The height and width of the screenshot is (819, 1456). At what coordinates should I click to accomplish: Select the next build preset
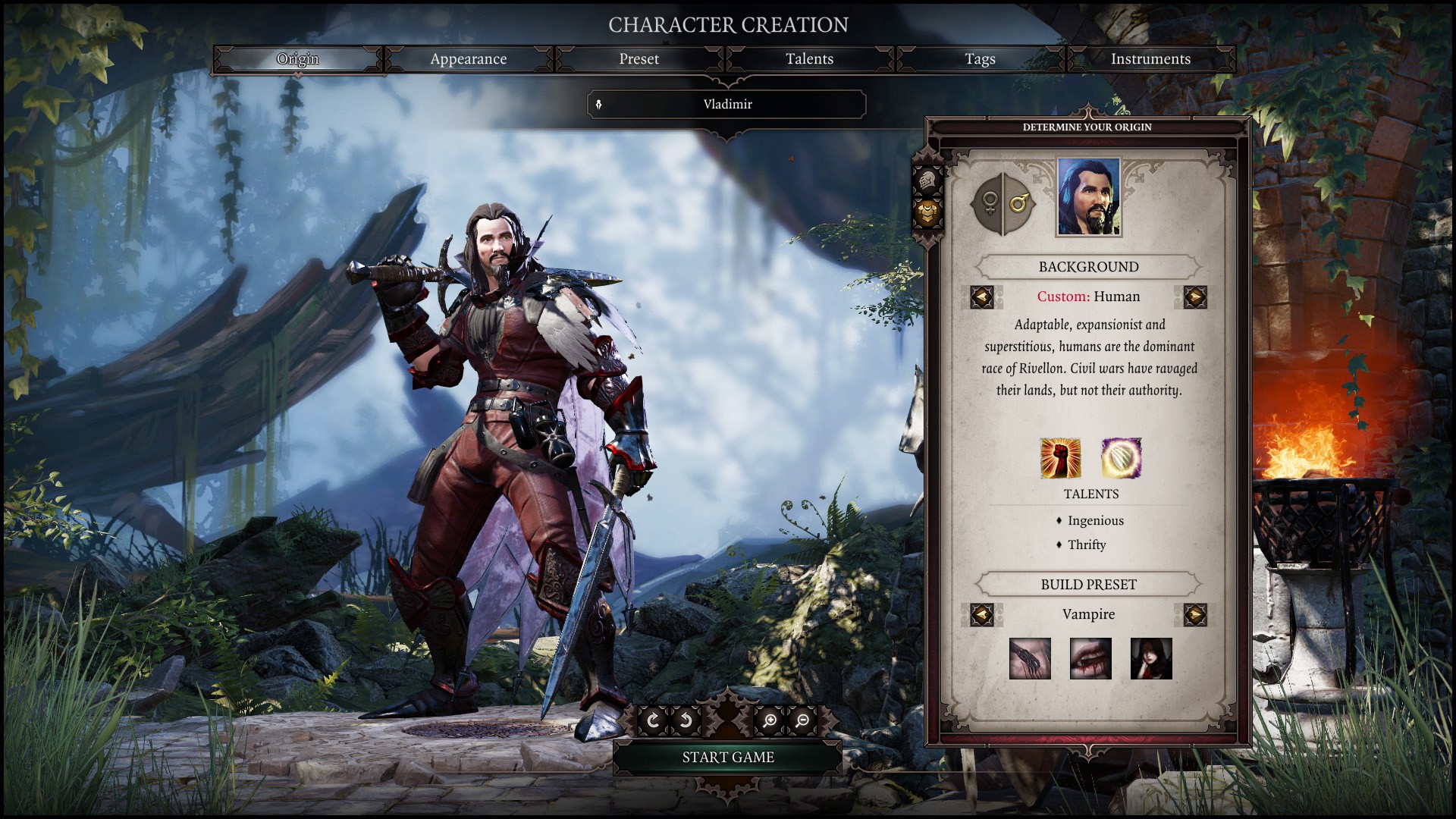1194,614
